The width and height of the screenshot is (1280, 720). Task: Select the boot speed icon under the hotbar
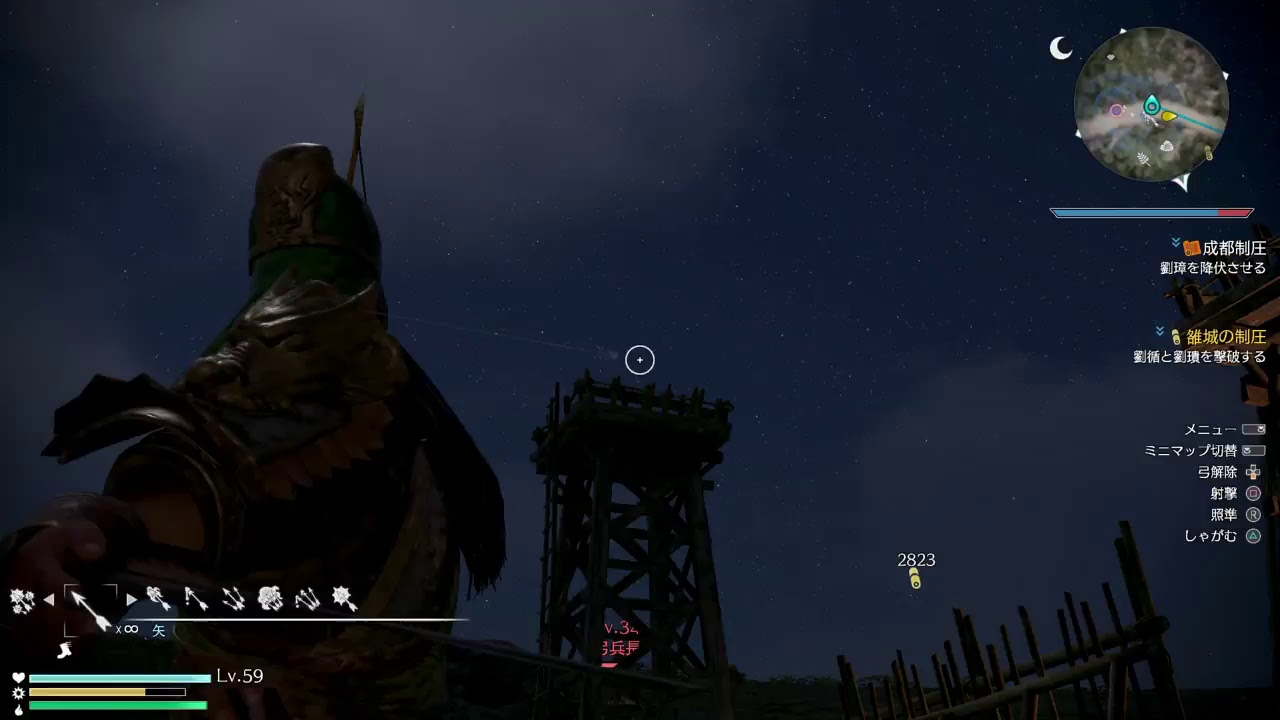[x=63, y=650]
